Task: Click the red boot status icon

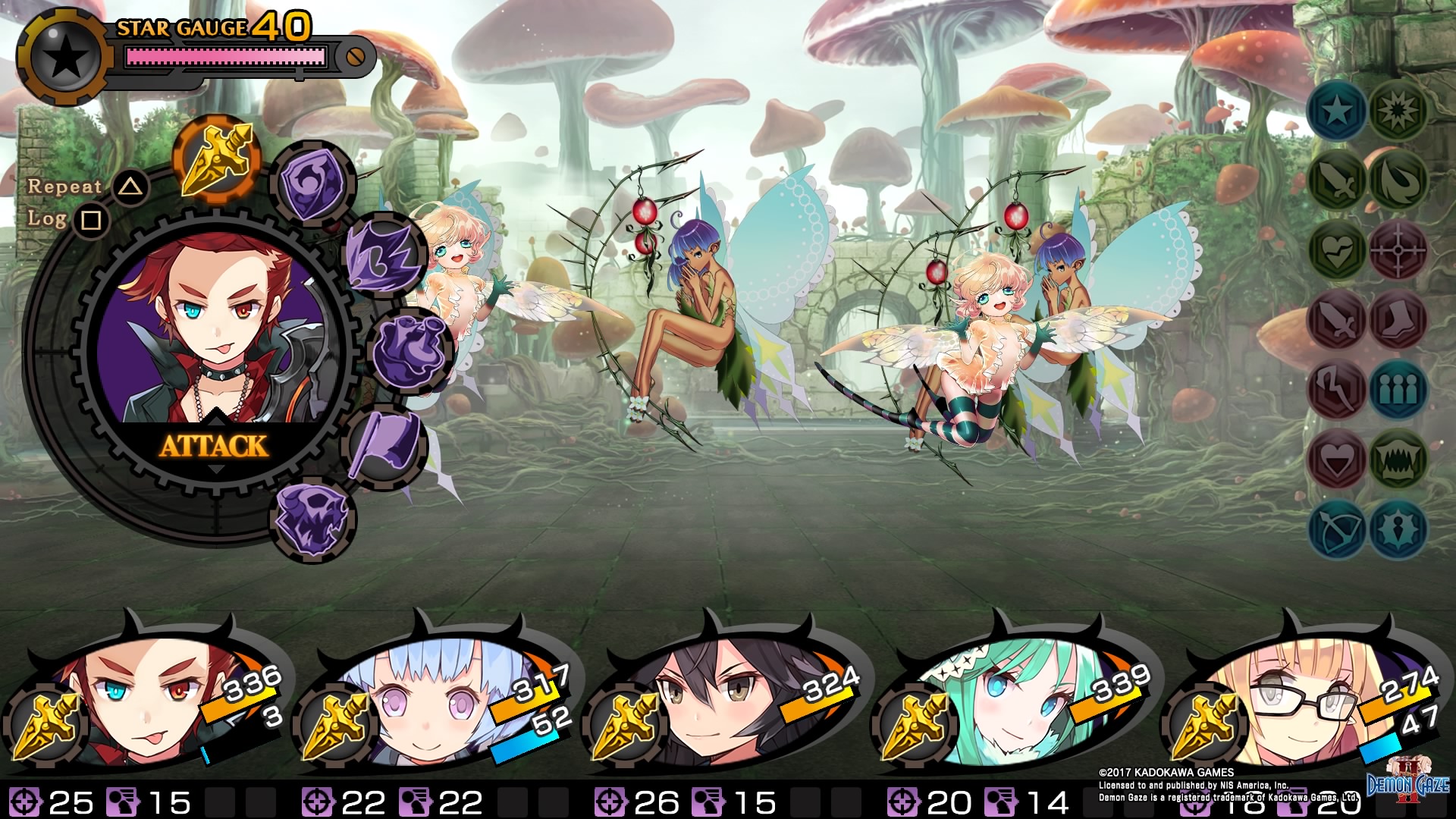Action: 1398,320
